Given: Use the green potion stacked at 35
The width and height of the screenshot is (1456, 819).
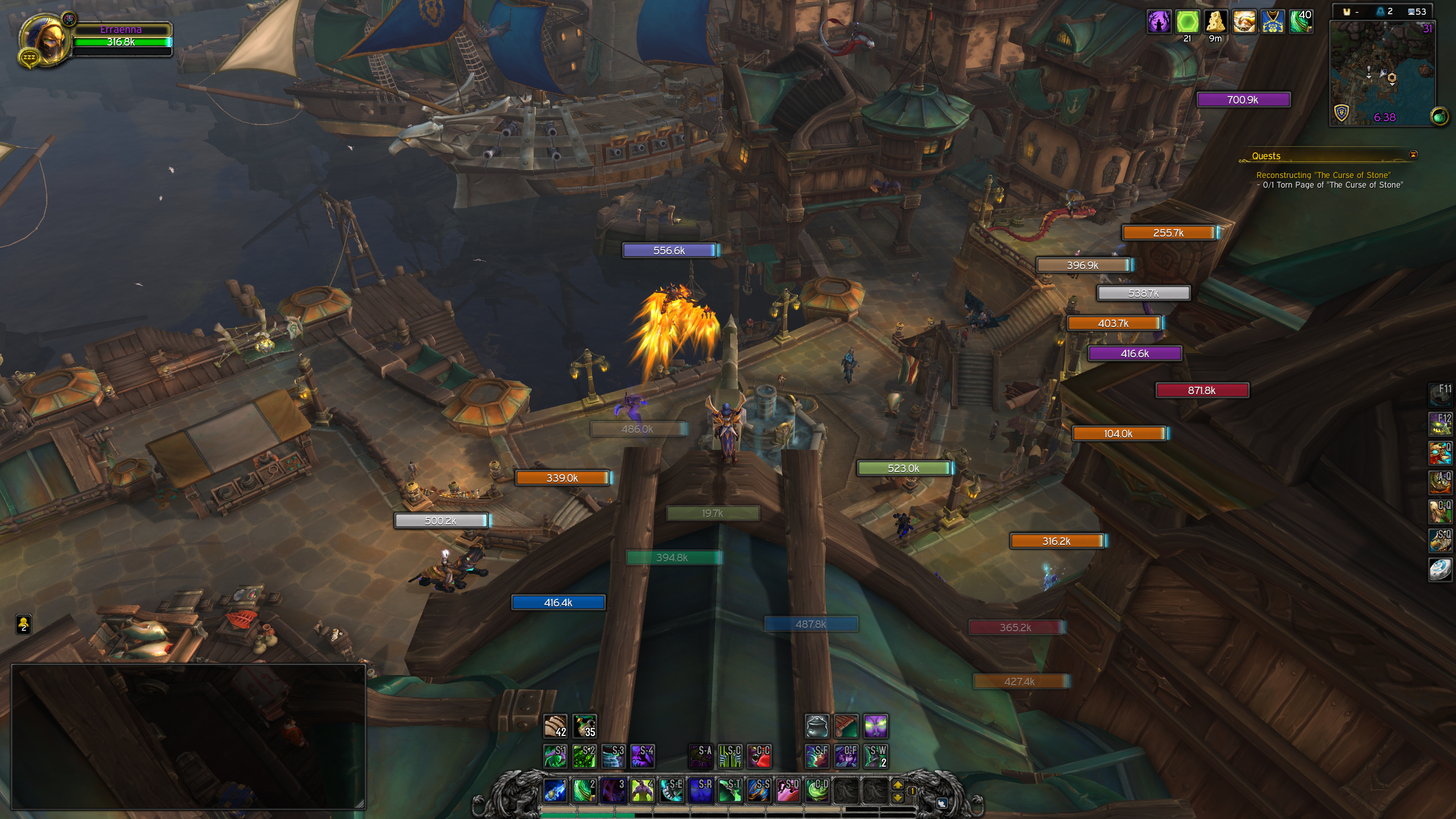Looking at the screenshot, I should (x=584, y=726).
